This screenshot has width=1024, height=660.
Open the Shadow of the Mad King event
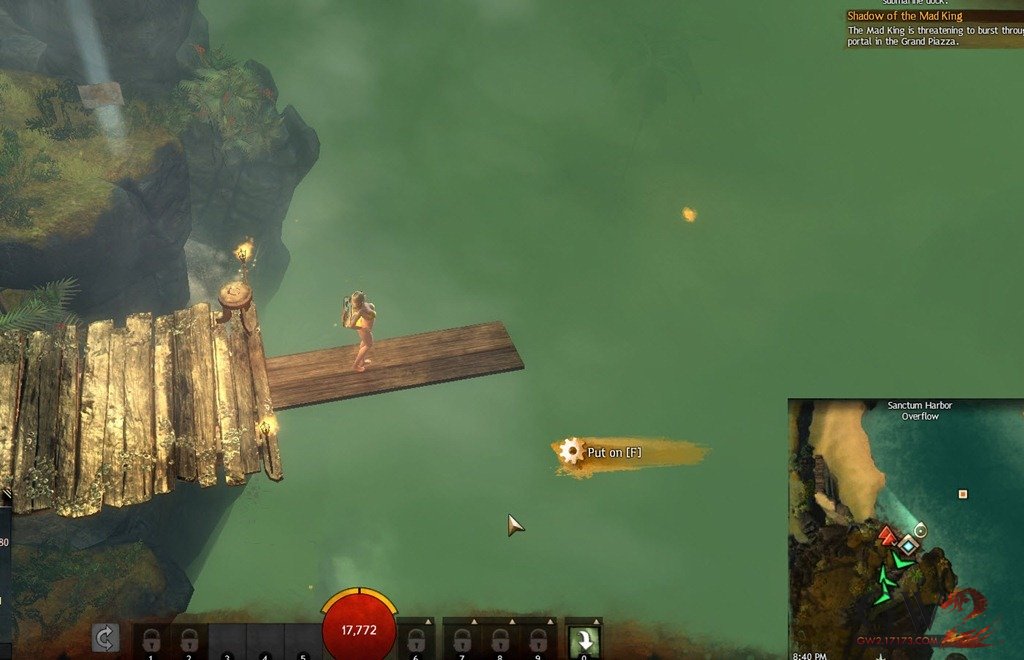pyautogui.click(x=904, y=16)
